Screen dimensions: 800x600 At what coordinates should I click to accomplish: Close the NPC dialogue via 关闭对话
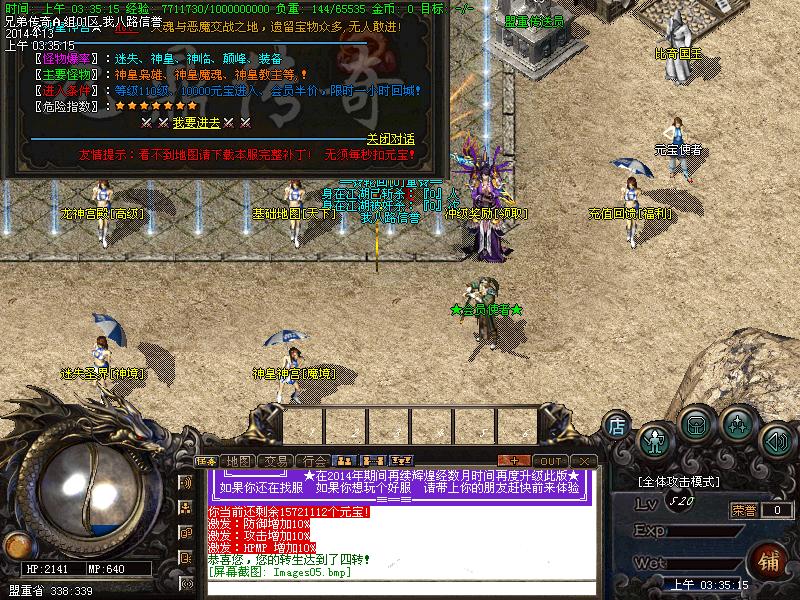390,139
